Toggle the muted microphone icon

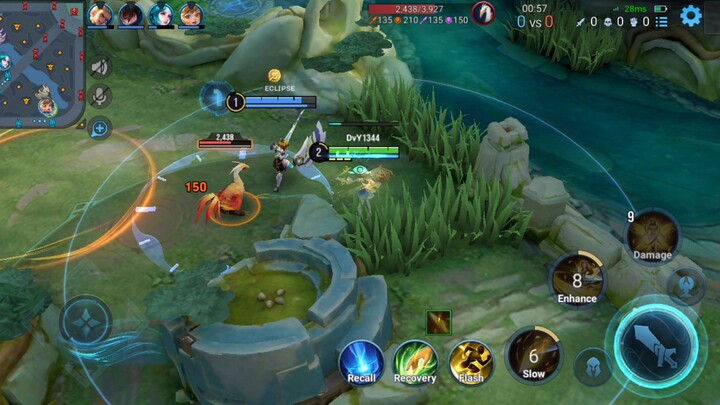(x=99, y=96)
